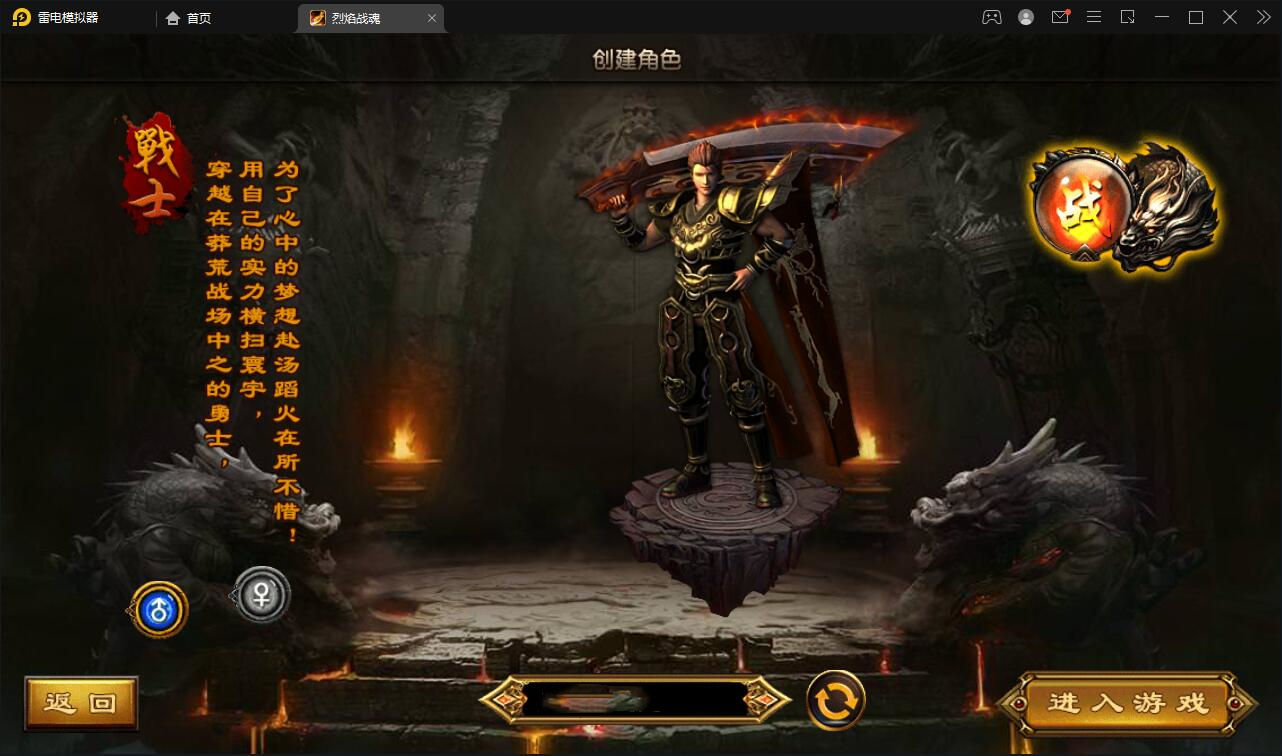Open the gamepad controls icon in title bar

[x=989, y=17]
